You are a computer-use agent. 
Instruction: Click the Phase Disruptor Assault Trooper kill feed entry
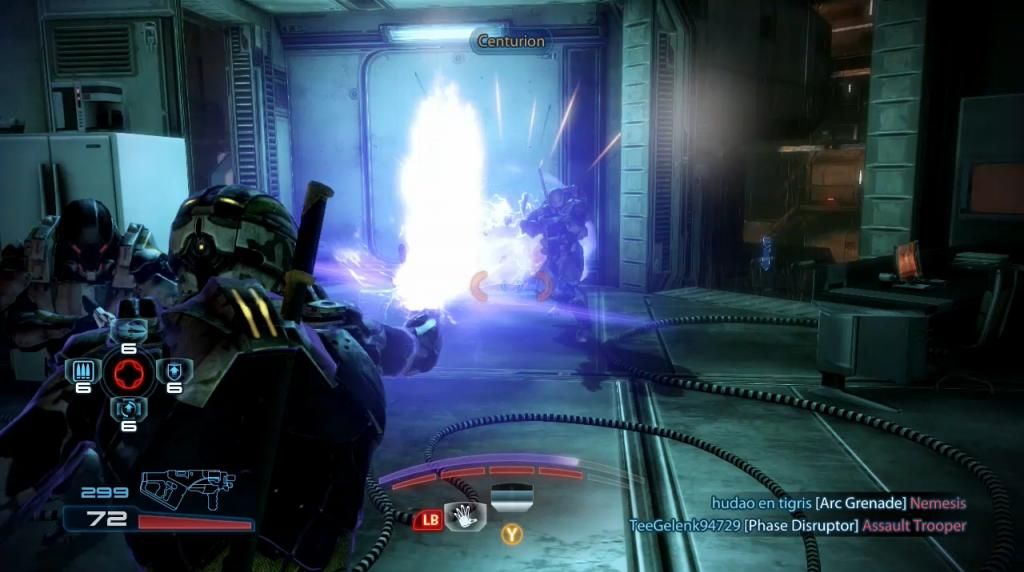point(797,525)
